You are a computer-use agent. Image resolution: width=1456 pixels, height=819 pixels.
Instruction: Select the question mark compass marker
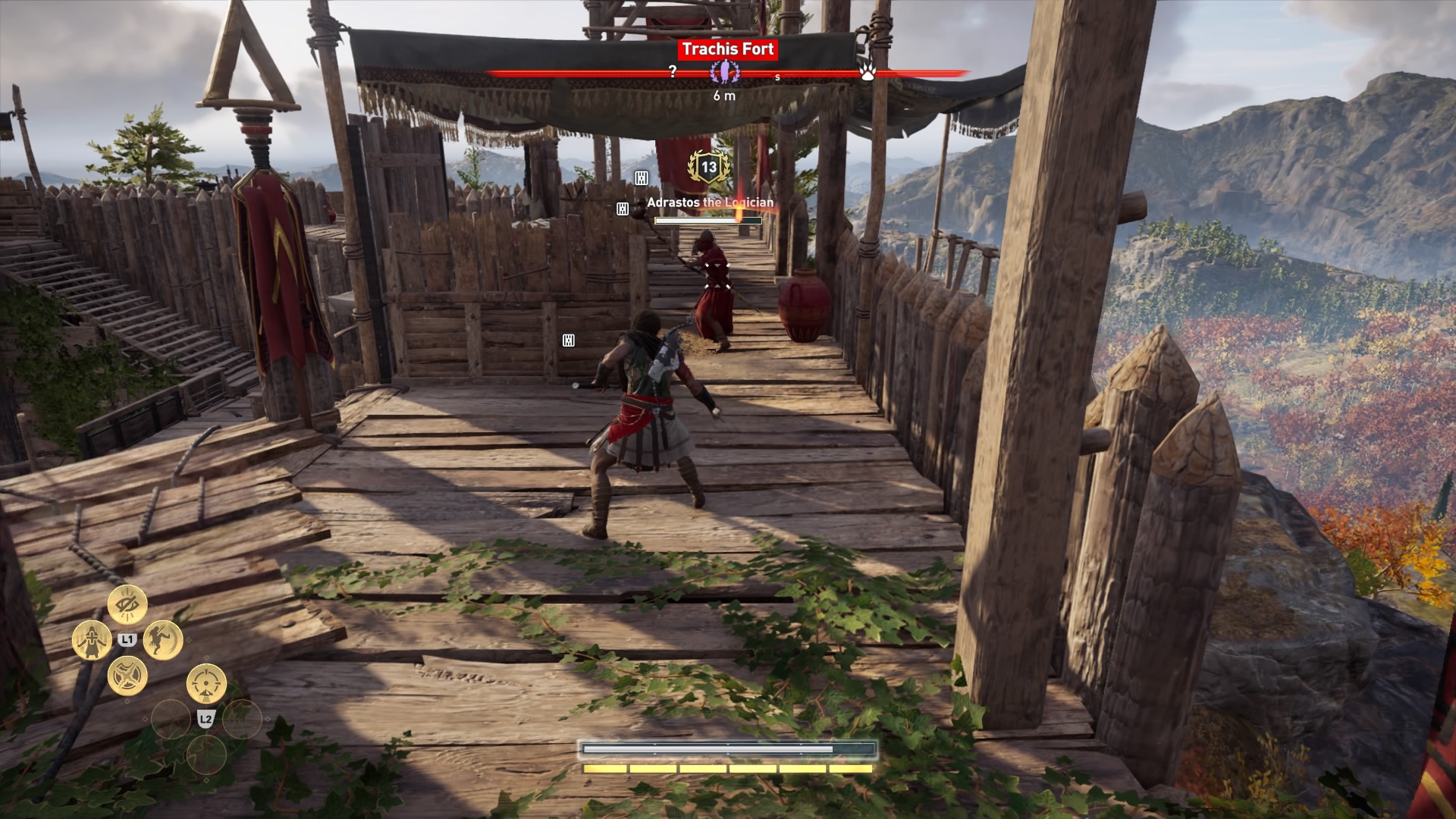point(672,72)
